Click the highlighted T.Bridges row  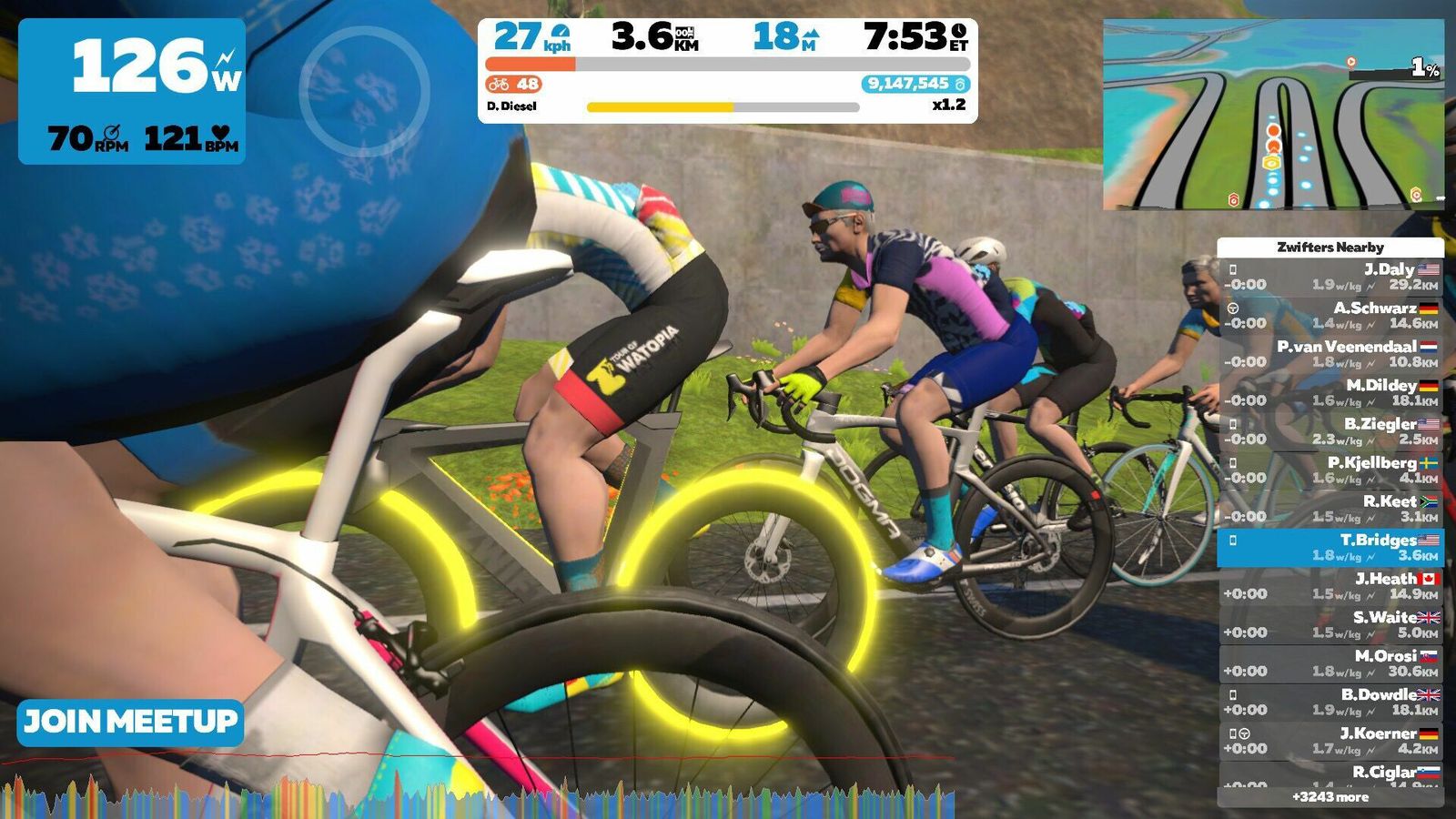(x=1330, y=547)
